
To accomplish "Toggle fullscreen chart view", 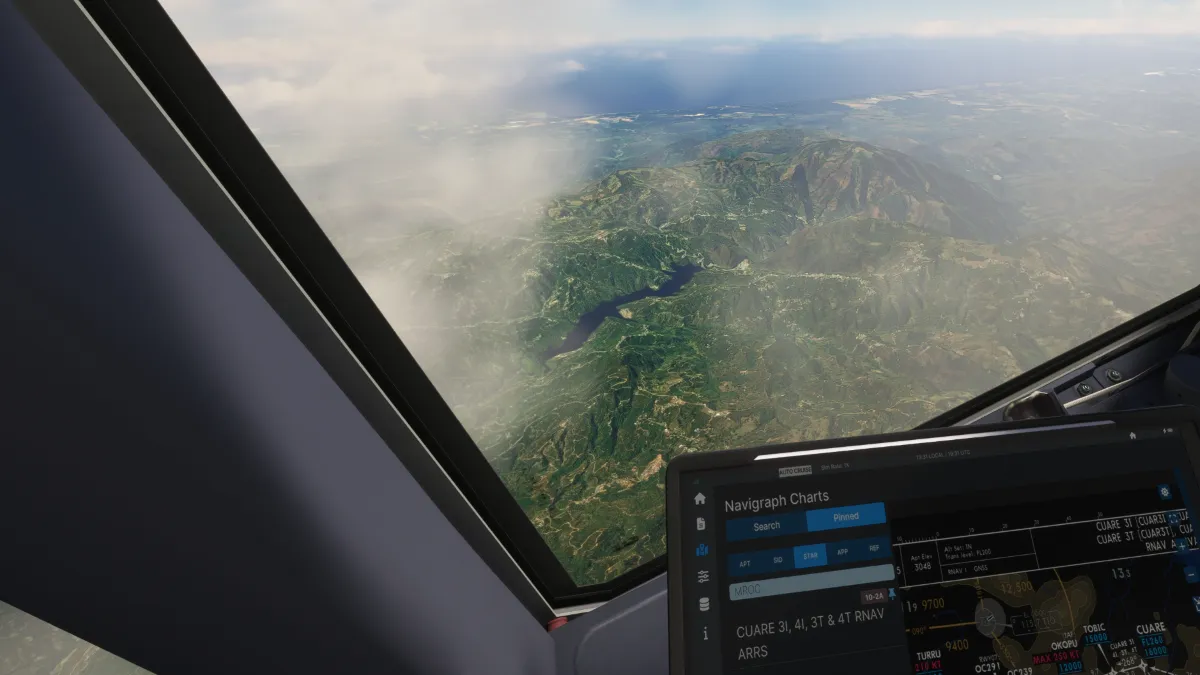I will pos(1173,519).
